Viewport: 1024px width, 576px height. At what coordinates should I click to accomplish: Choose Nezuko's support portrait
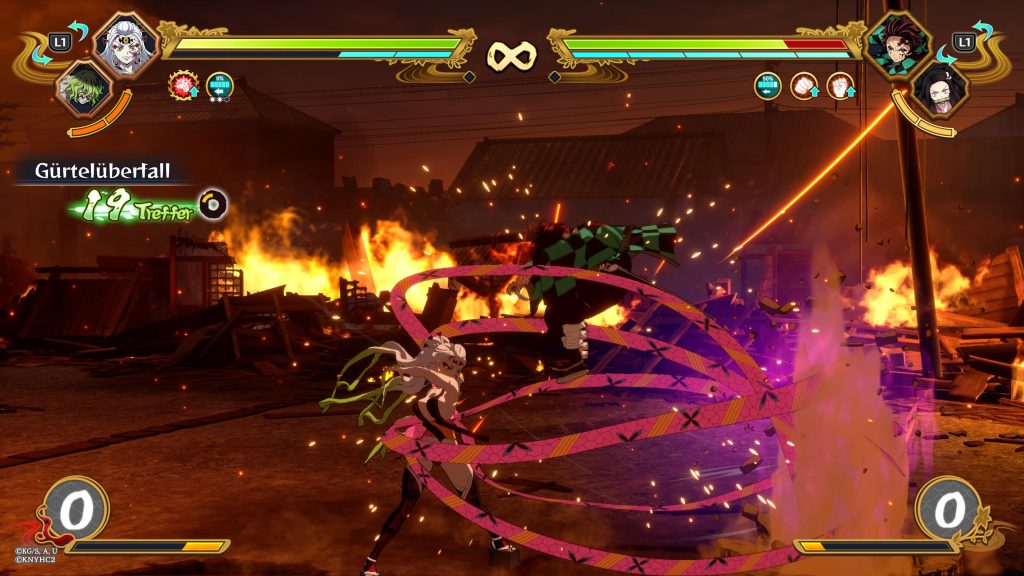pos(940,88)
